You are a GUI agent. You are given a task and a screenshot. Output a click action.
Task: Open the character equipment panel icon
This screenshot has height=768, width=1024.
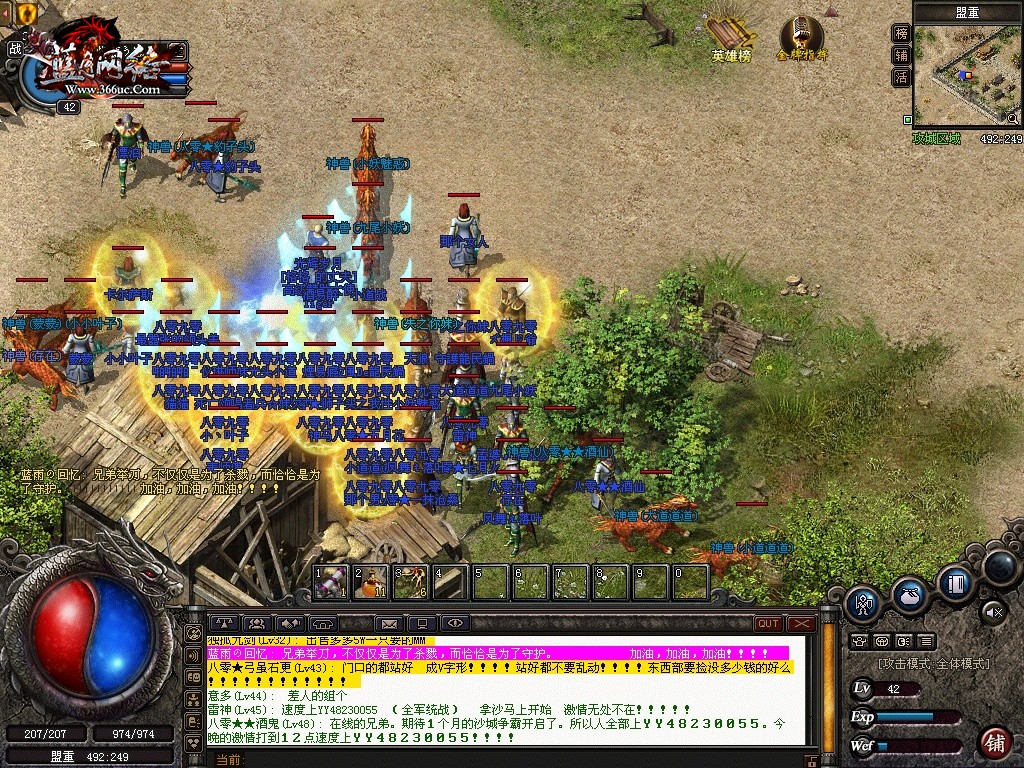click(862, 602)
